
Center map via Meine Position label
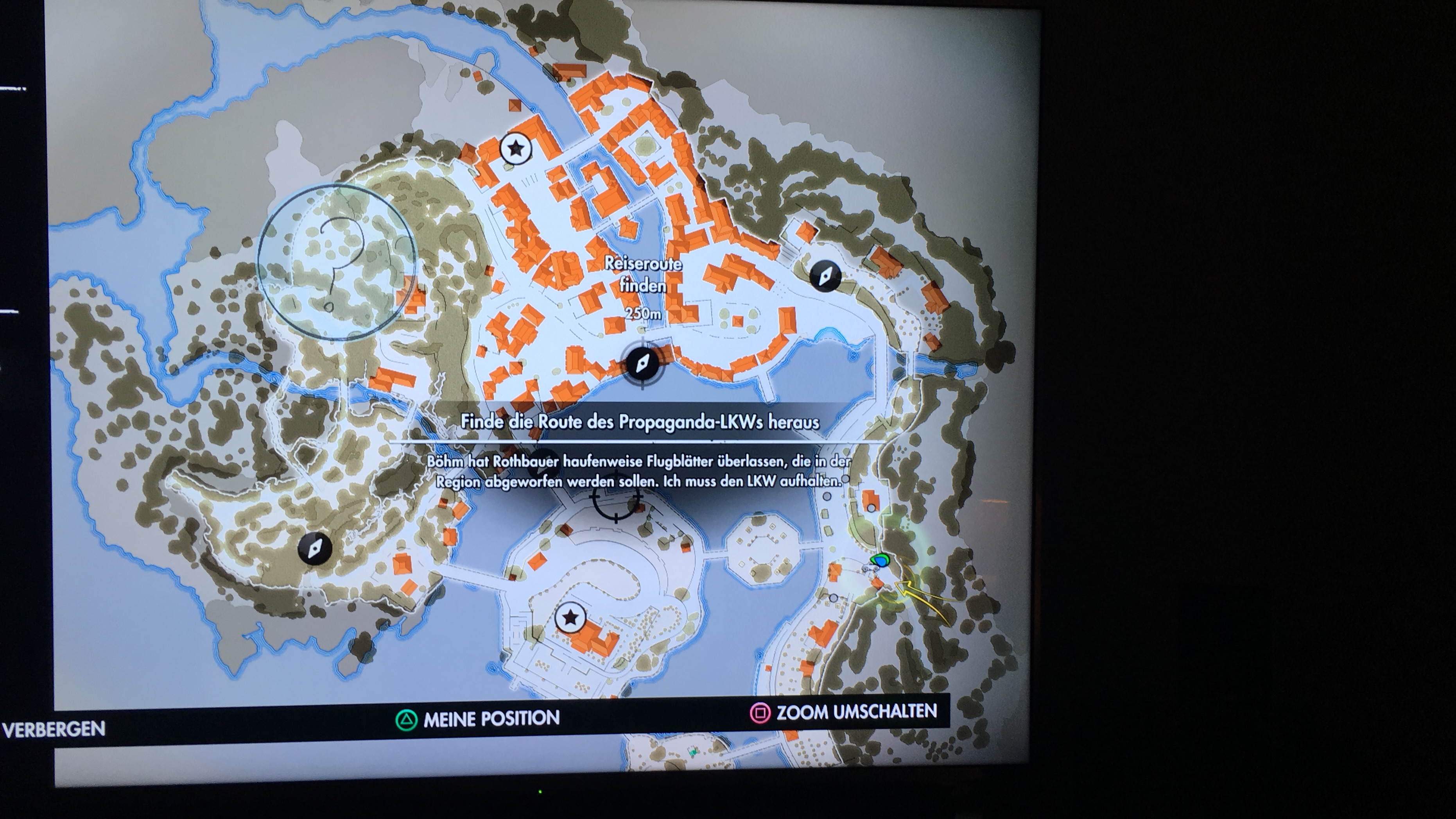(491, 719)
